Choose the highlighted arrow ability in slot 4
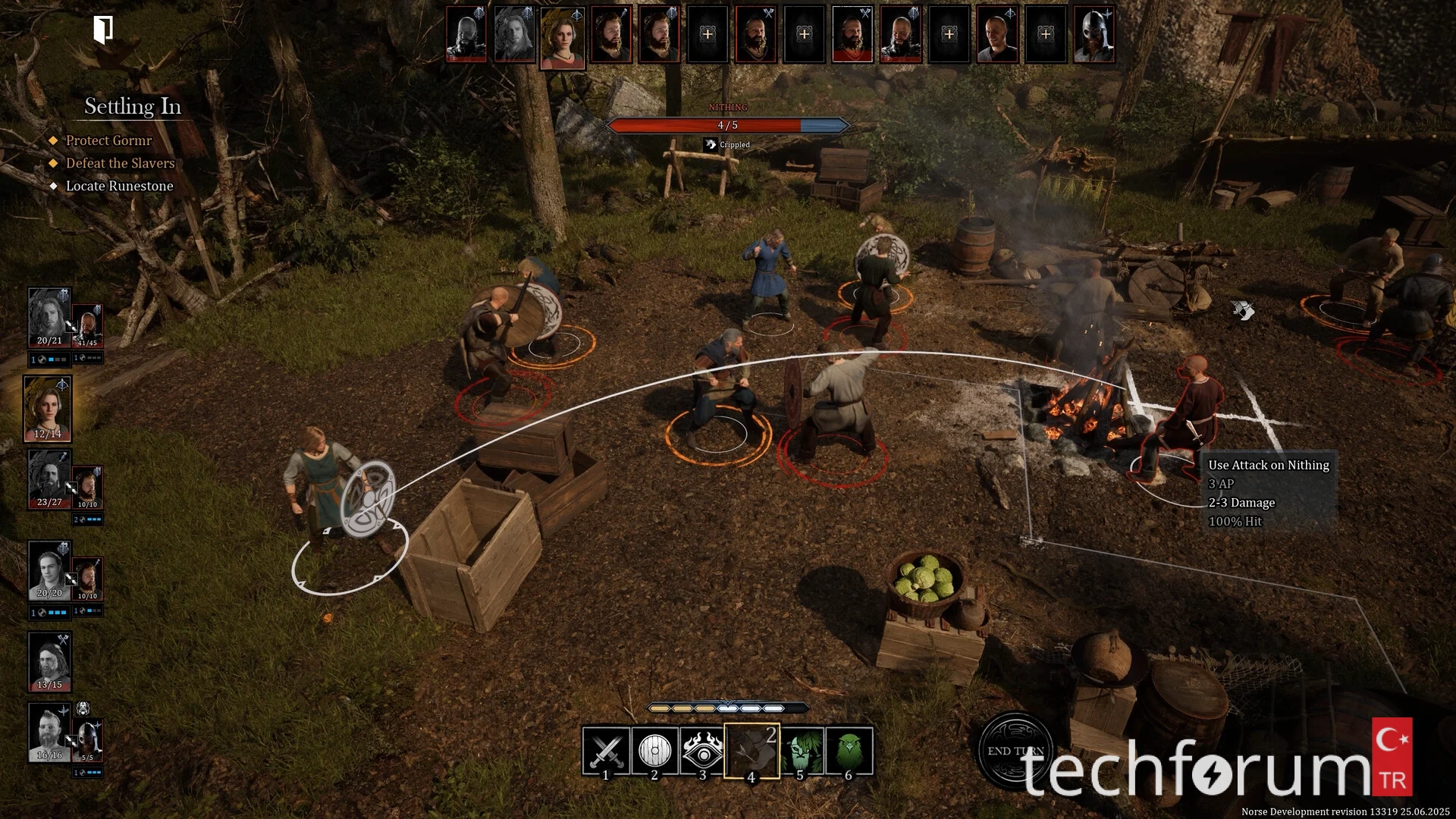The image size is (1456, 819). pos(752,751)
